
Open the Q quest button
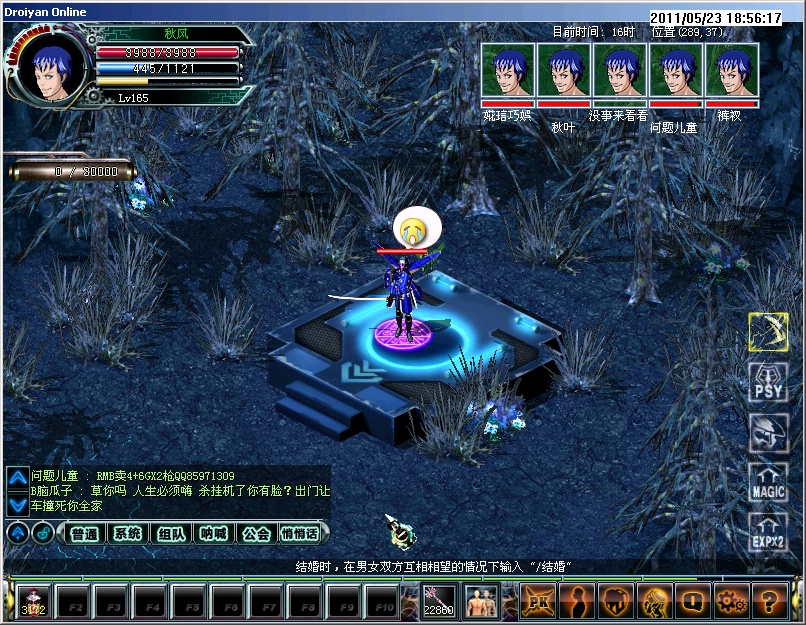point(693,602)
